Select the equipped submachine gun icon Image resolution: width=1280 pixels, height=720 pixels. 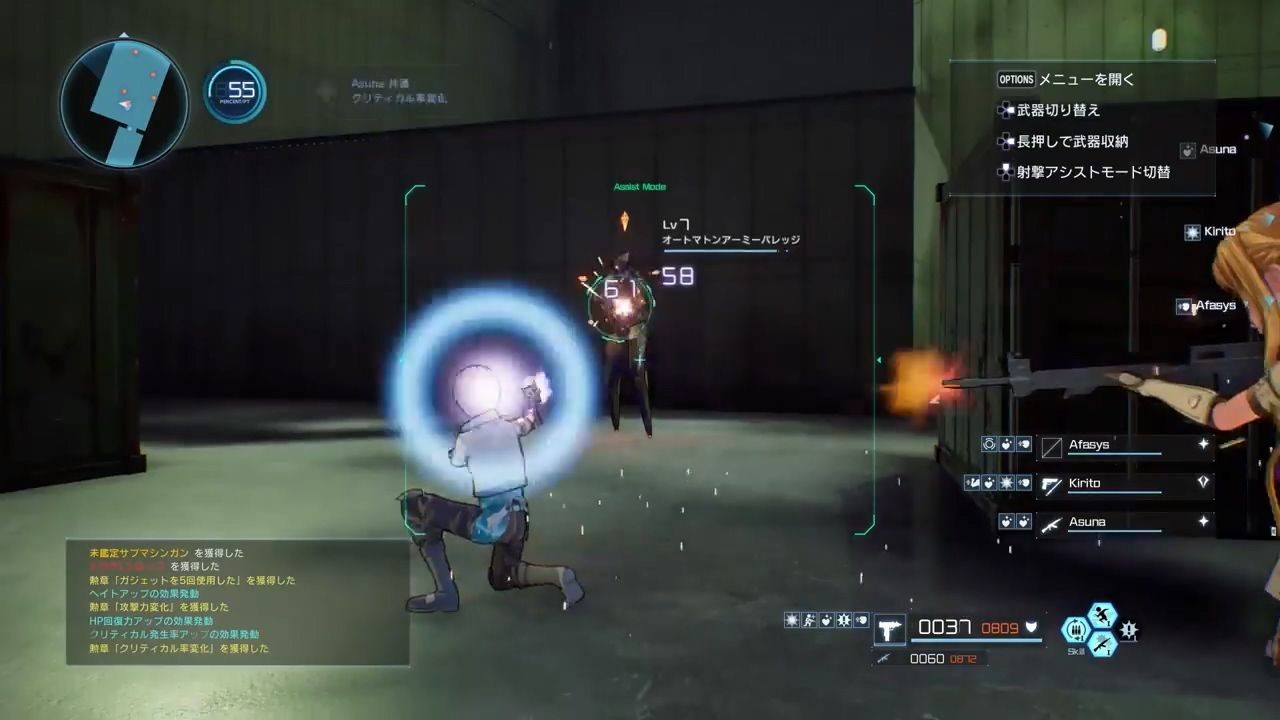[x=889, y=628]
